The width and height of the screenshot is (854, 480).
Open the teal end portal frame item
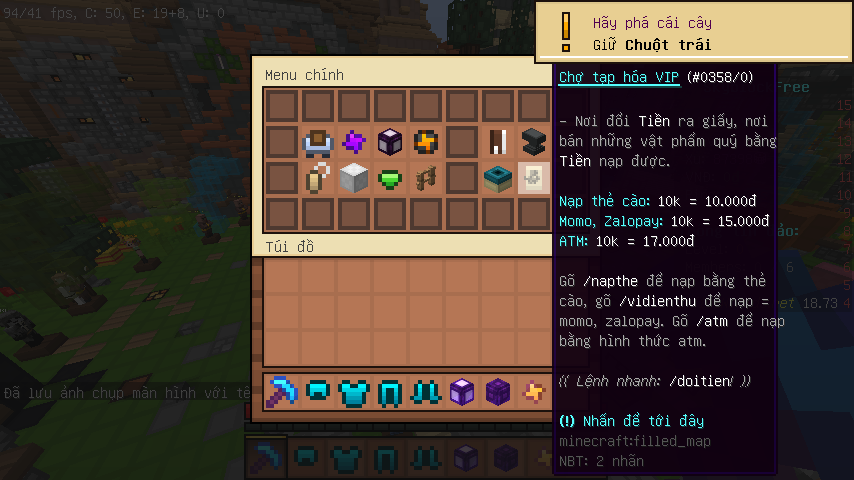click(x=498, y=178)
